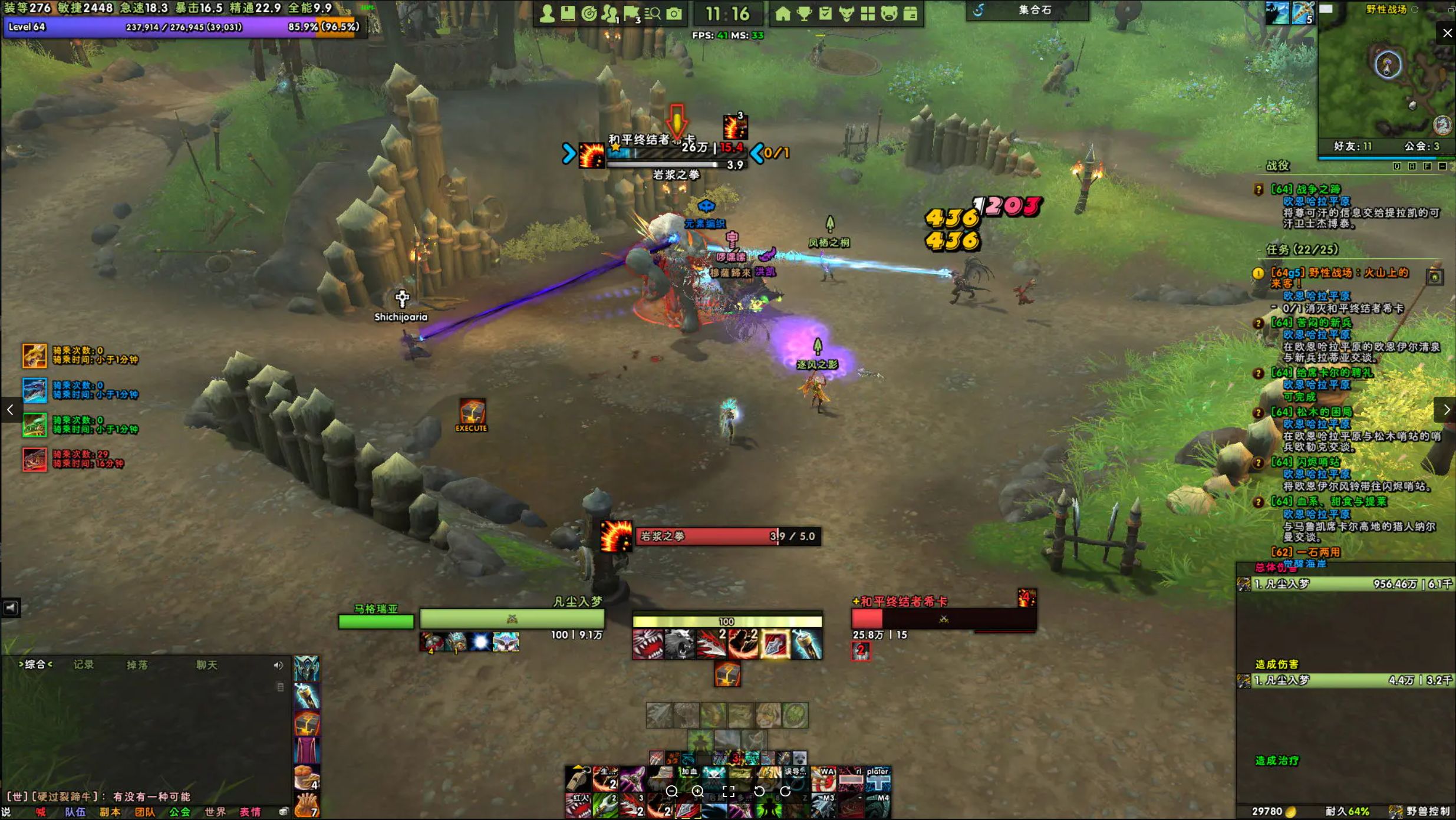Choose the 世界 world chat channel
1456x820 pixels.
(215, 812)
